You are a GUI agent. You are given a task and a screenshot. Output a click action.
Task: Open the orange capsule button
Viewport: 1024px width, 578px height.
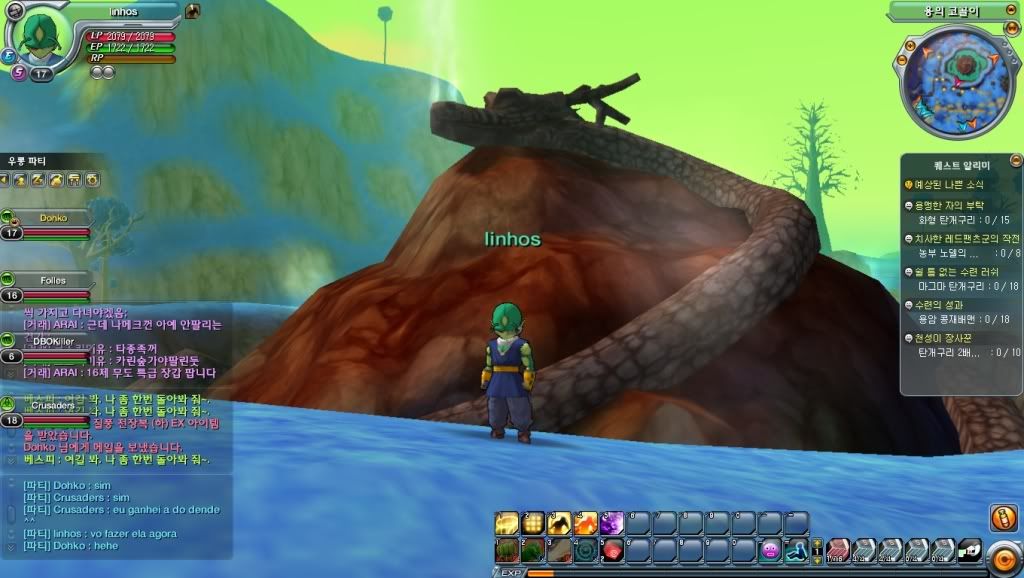coord(1002,519)
